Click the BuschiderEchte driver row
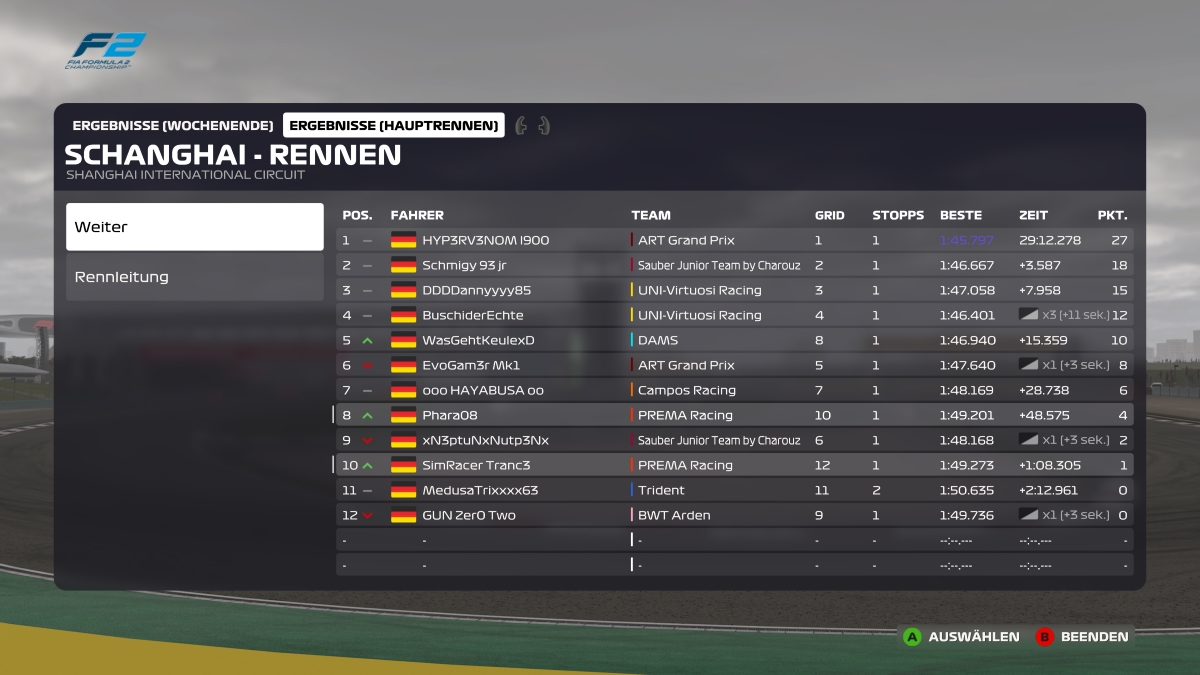This screenshot has width=1200, height=675. click(x=472, y=315)
